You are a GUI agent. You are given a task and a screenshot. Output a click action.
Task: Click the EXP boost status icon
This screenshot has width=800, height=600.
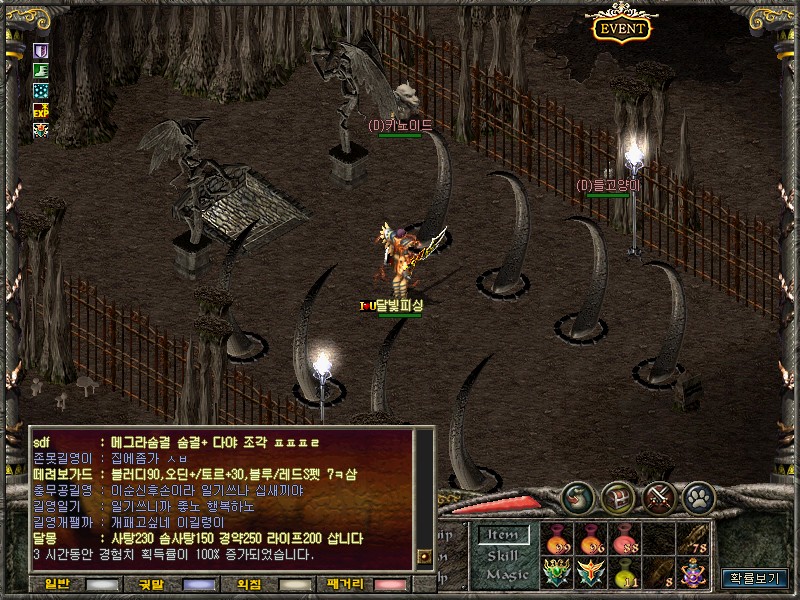(41, 110)
